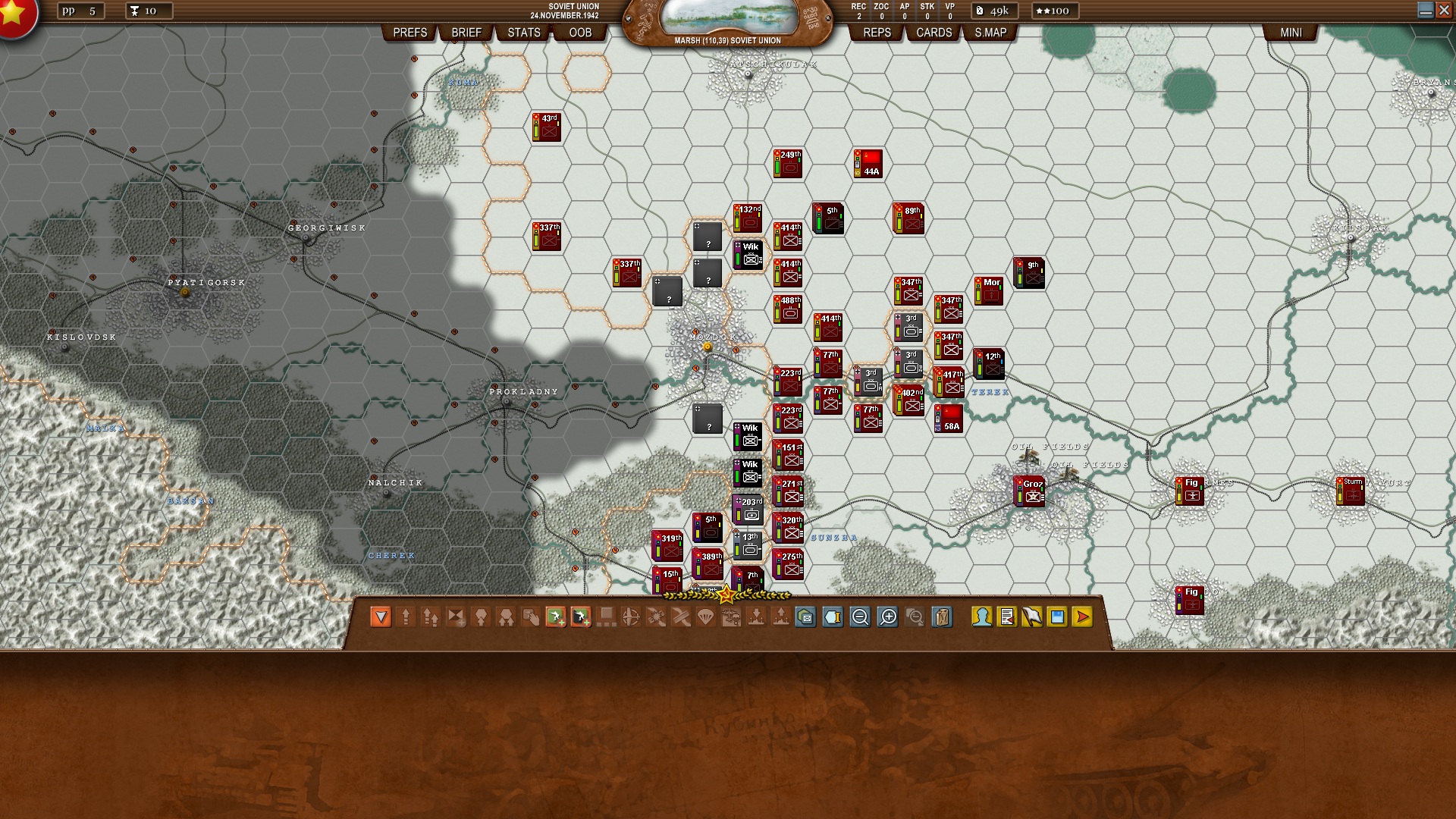This screenshot has width=1456, height=819.
Task: Select the Groz unit near the oil fields
Action: pyautogui.click(x=1028, y=491)
